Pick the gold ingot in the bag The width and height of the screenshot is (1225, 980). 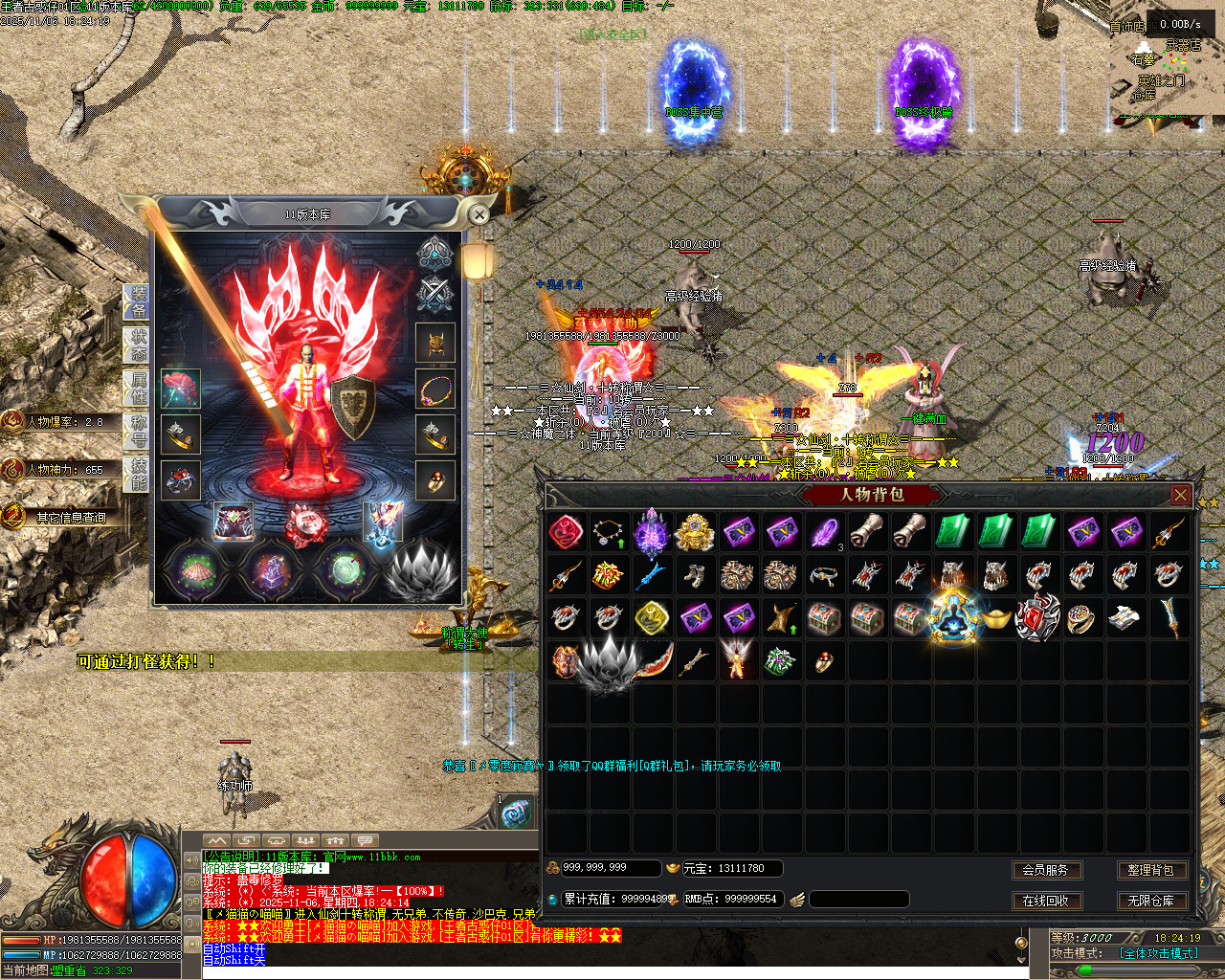pos(996,618)
